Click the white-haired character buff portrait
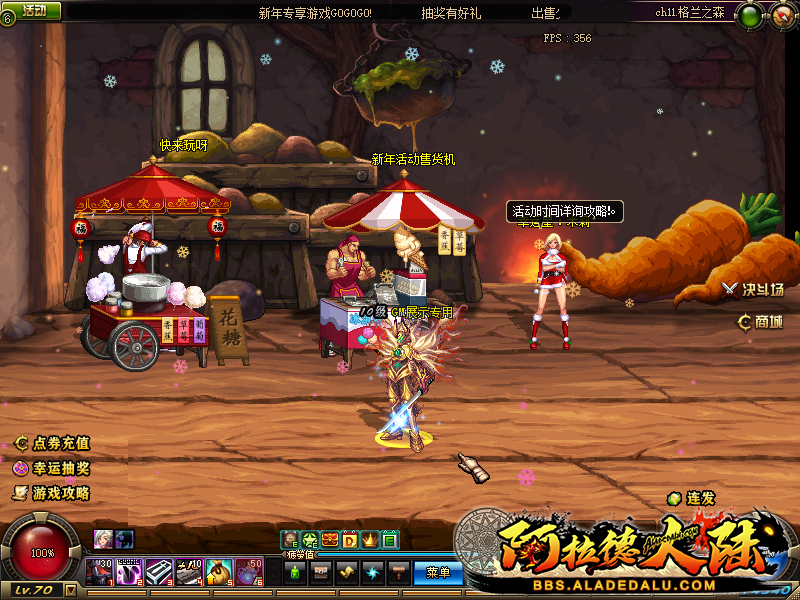 click(103, 539)
